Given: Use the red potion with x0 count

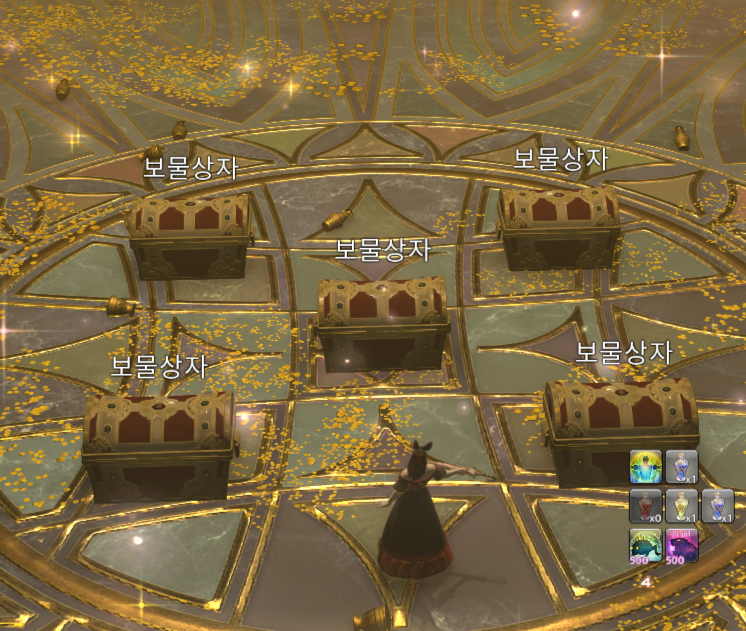Looking at the screenshot, I should coord(645,506).
